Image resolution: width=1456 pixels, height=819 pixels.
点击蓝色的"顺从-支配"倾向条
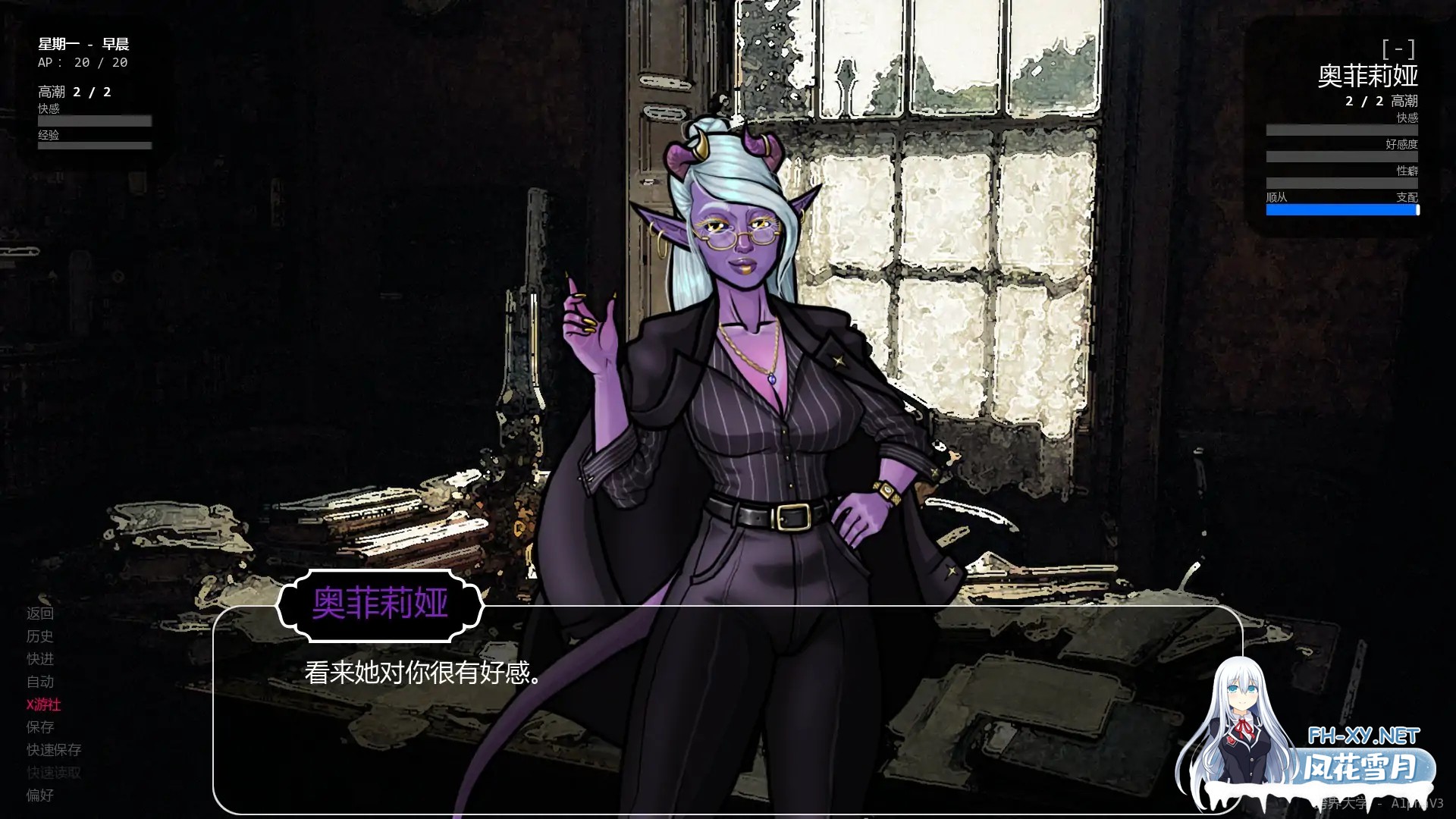click(x=1343, y=209)
